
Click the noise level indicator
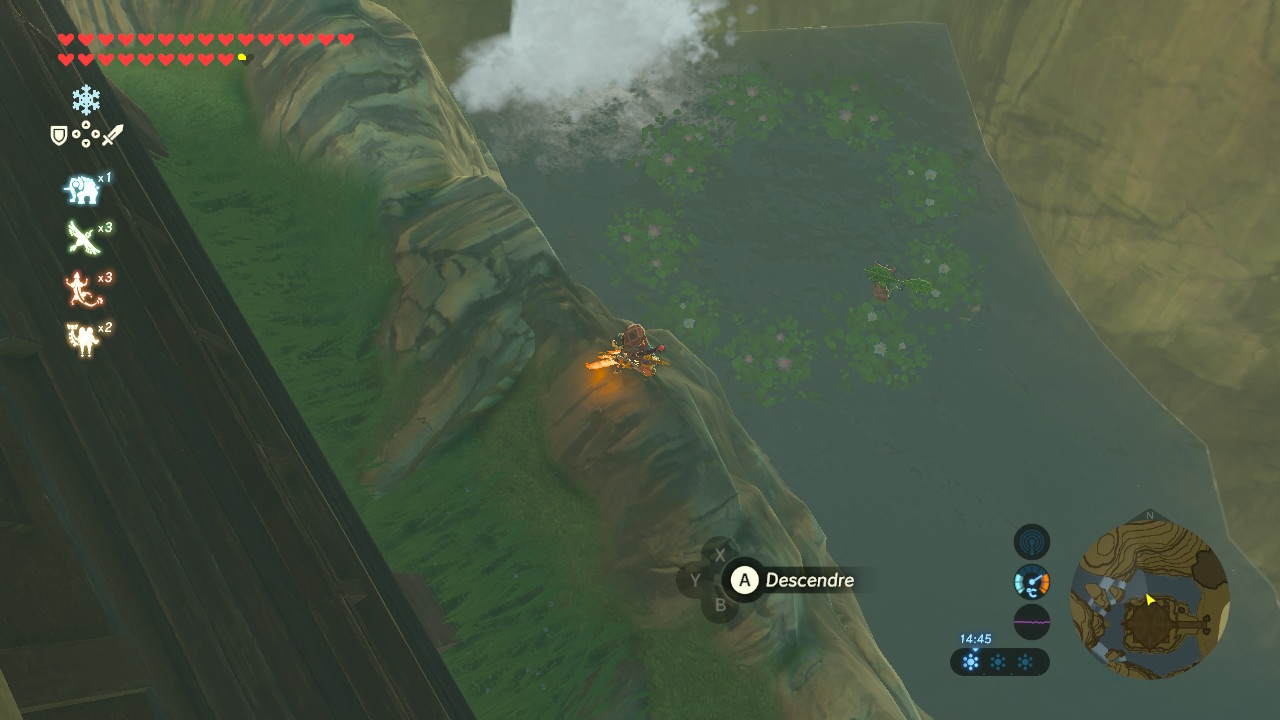point(1032,621)
